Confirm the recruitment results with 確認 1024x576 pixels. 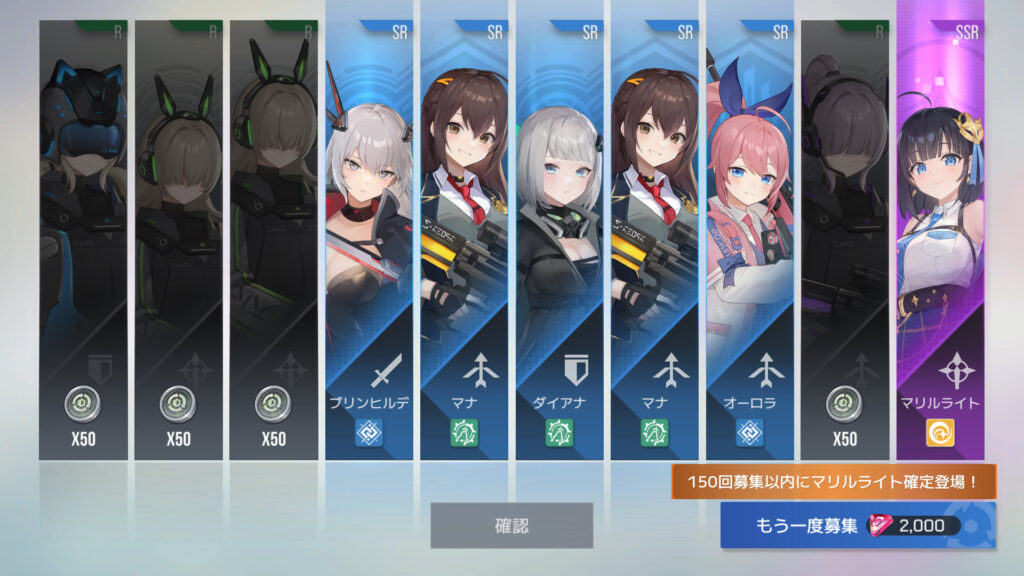tap(511, 525)
